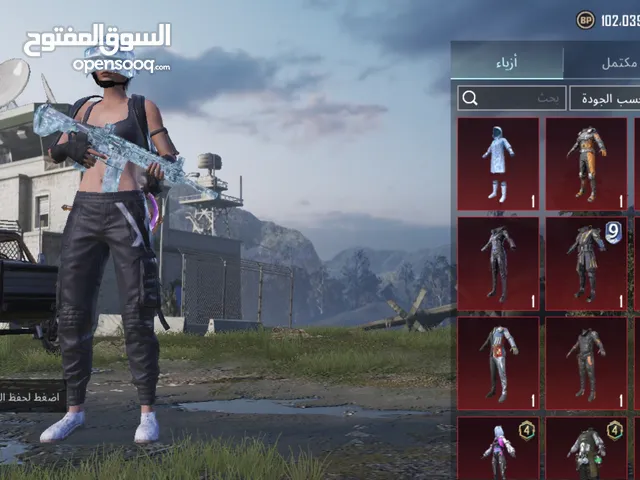
Task: Open the مكتمل tab
Action: point(603,62)
